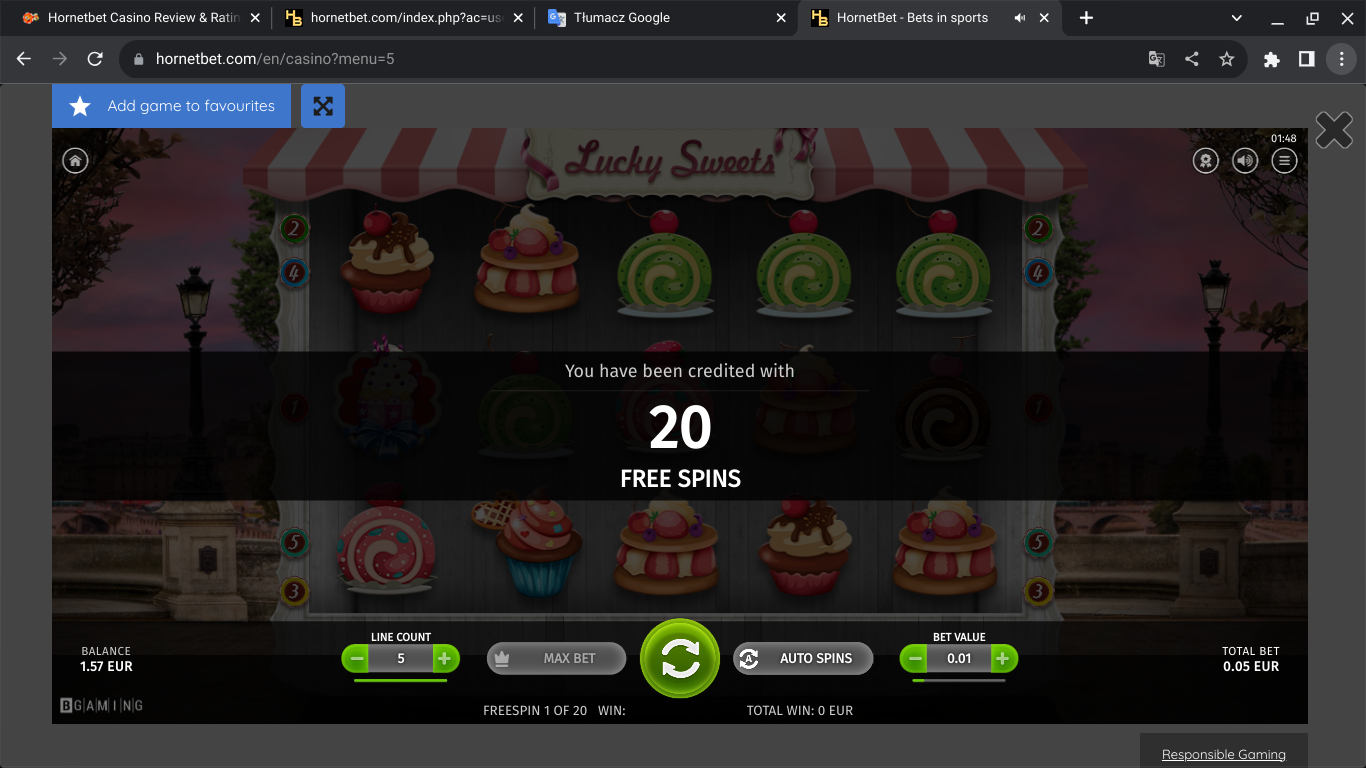The image size is (1366, 768).
Task: Close the game overlay with the X
Action: pos(1334,130)
